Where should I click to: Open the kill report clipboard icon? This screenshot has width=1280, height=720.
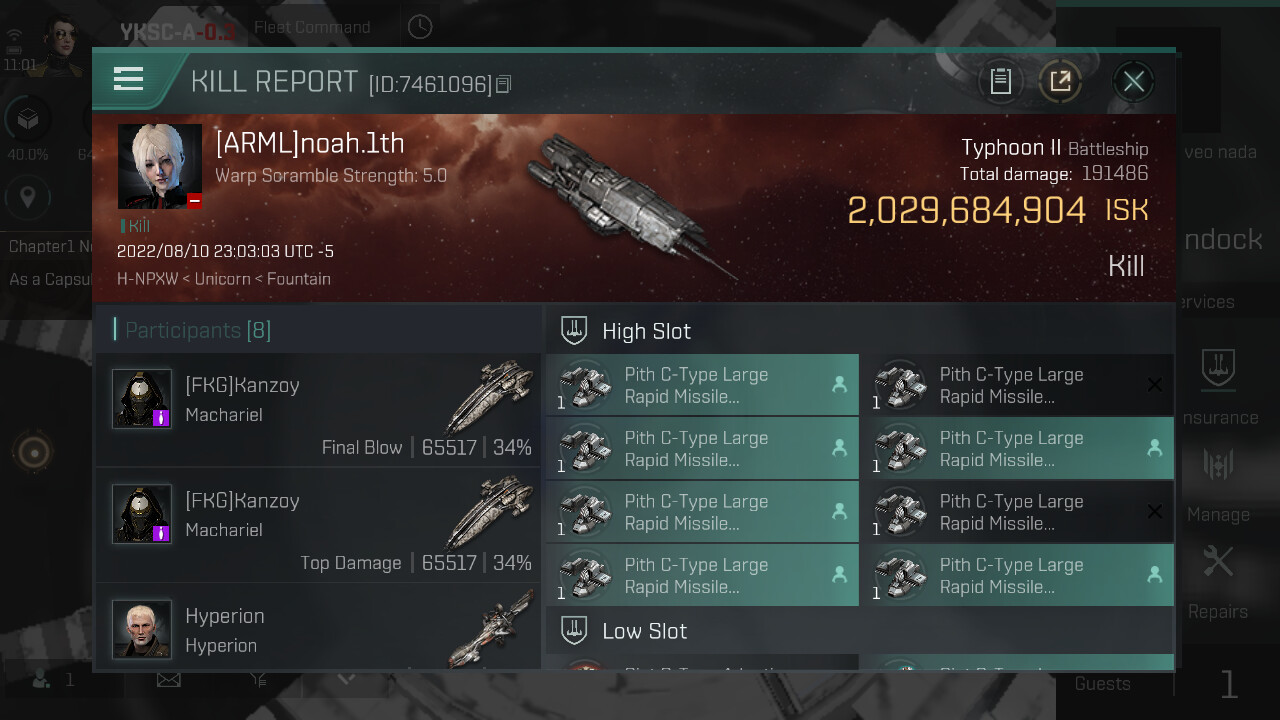click(1000, 81)
